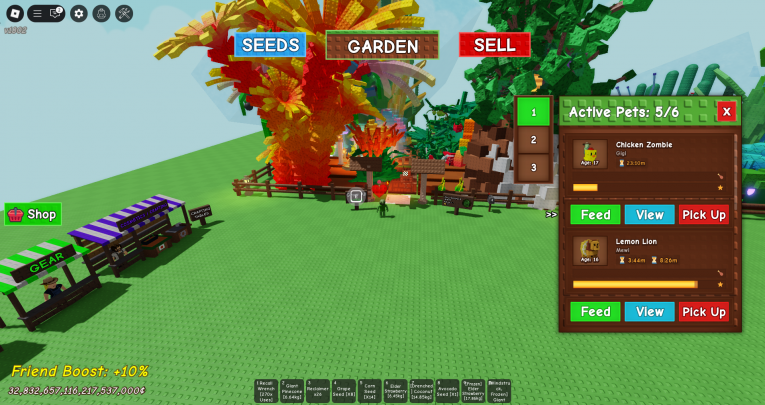The width and height of the screenshot is (765, 405).
Task: Switch to pet loadout 2
Action: click(x=534, y=140)
